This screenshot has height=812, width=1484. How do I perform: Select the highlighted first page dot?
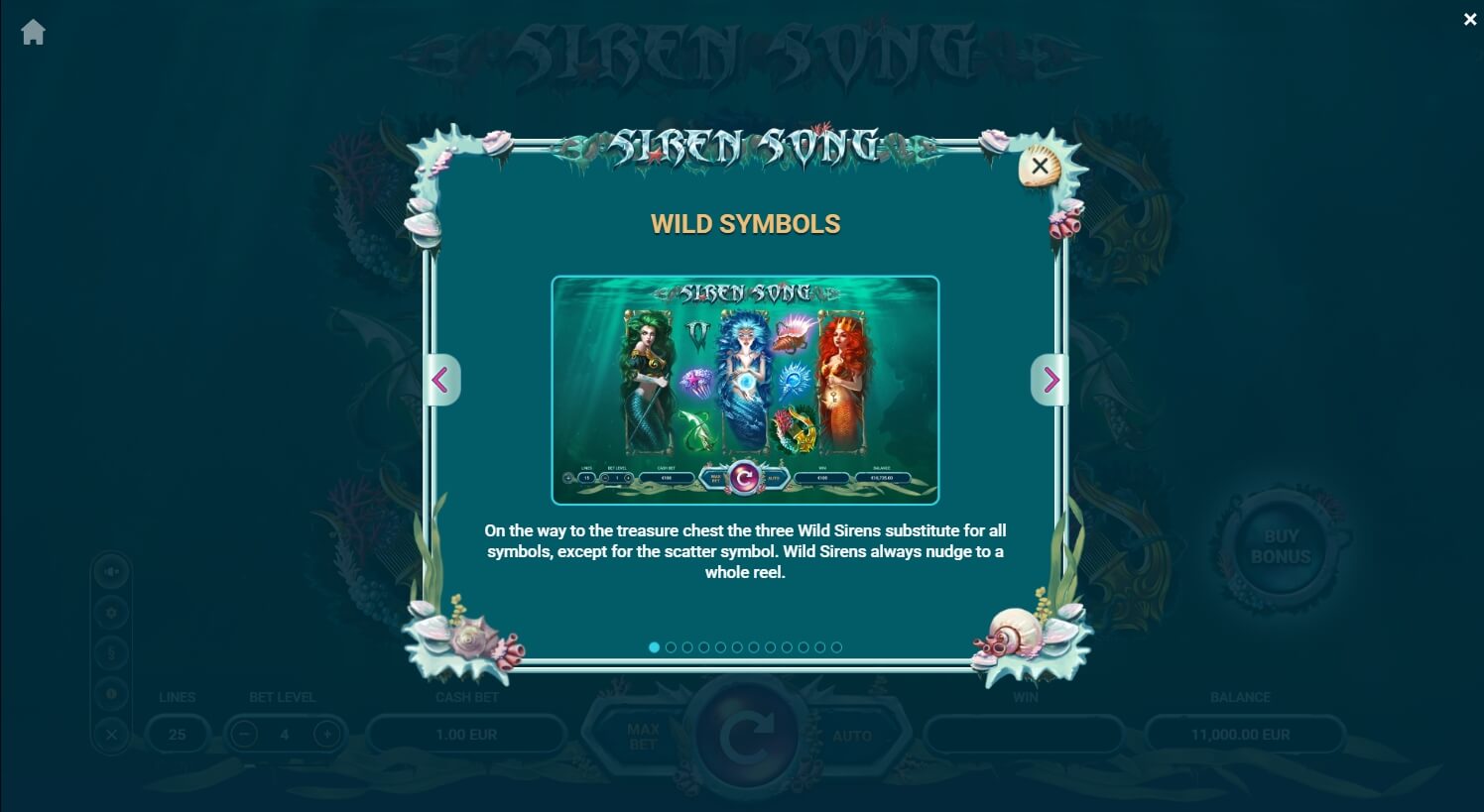pyautogui.click(x=654, y=647)
